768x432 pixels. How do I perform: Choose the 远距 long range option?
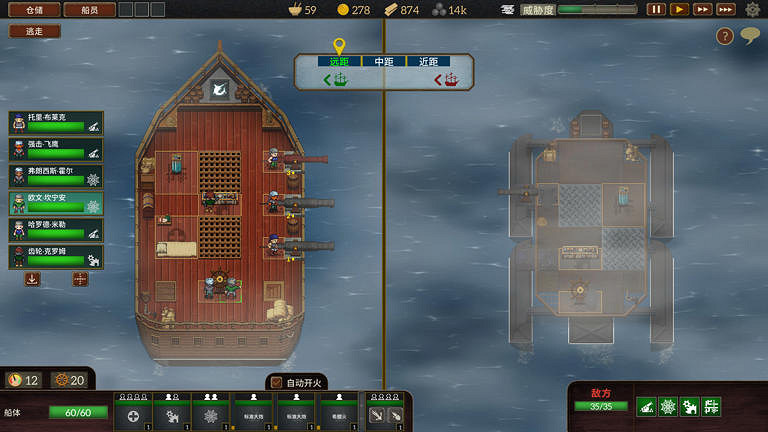tap(339, 62)
